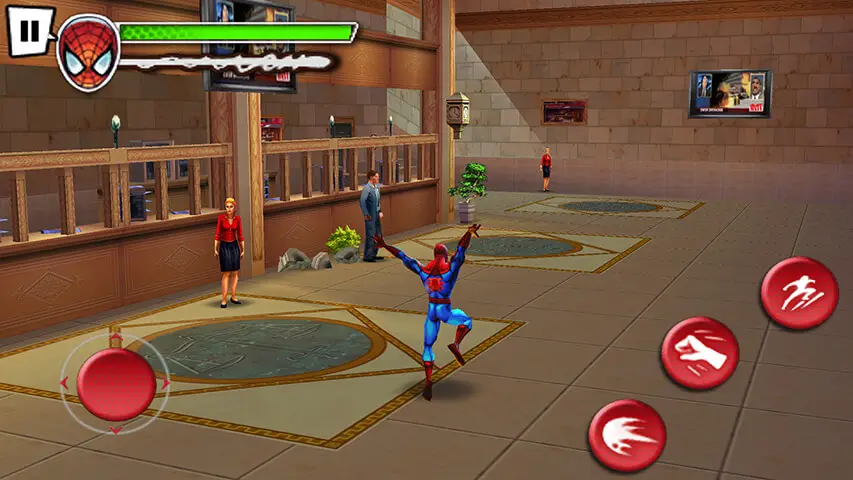
Task: Tap the red jump action button
Action: [x=798, y=294]
